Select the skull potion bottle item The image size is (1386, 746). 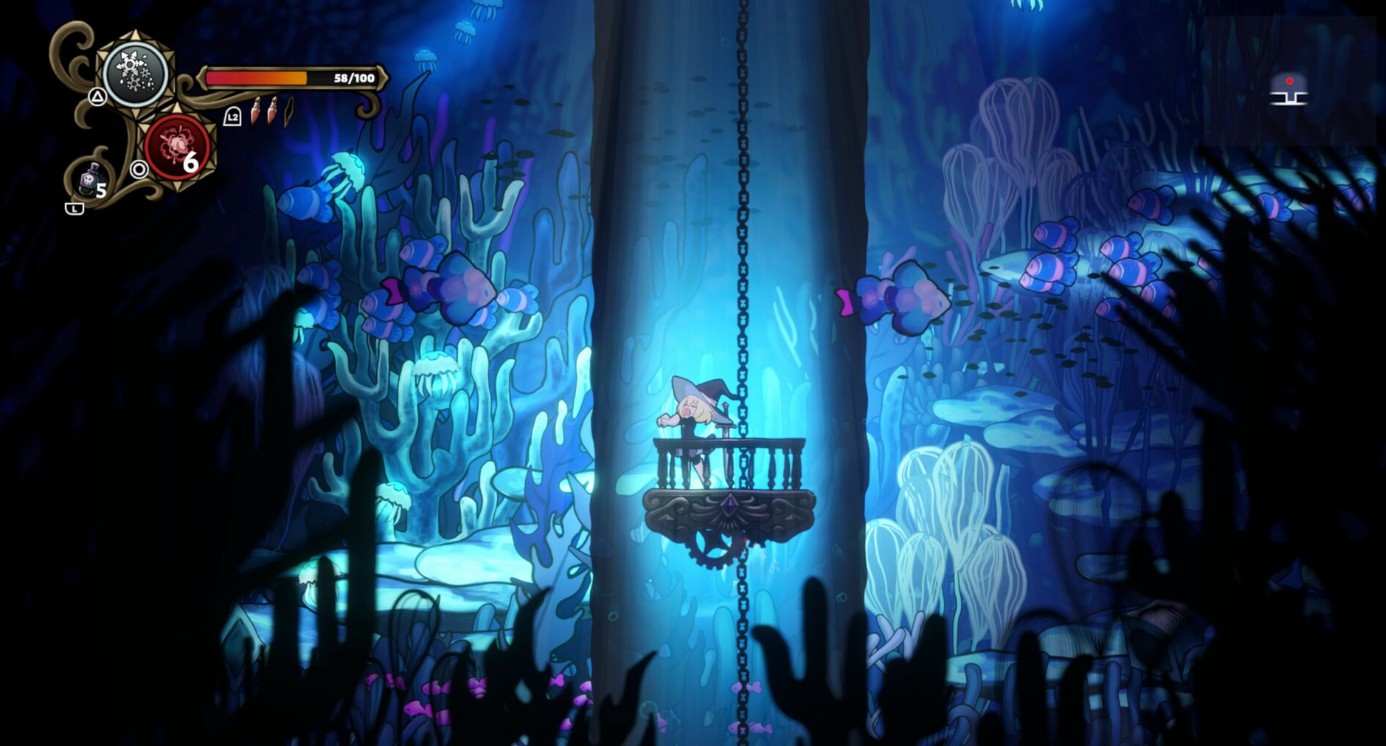88,180
